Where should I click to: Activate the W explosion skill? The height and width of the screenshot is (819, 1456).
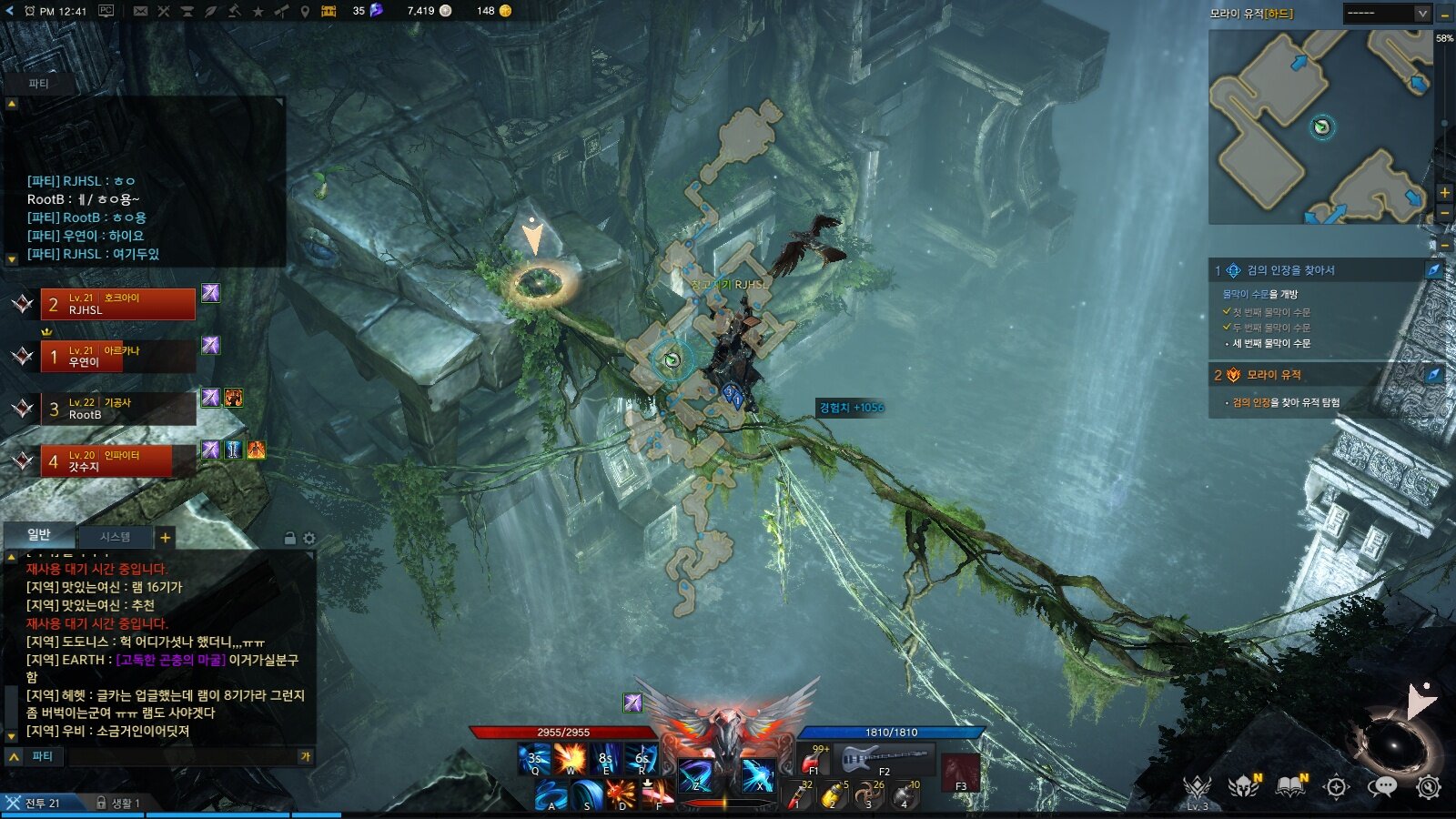(571, 758)
